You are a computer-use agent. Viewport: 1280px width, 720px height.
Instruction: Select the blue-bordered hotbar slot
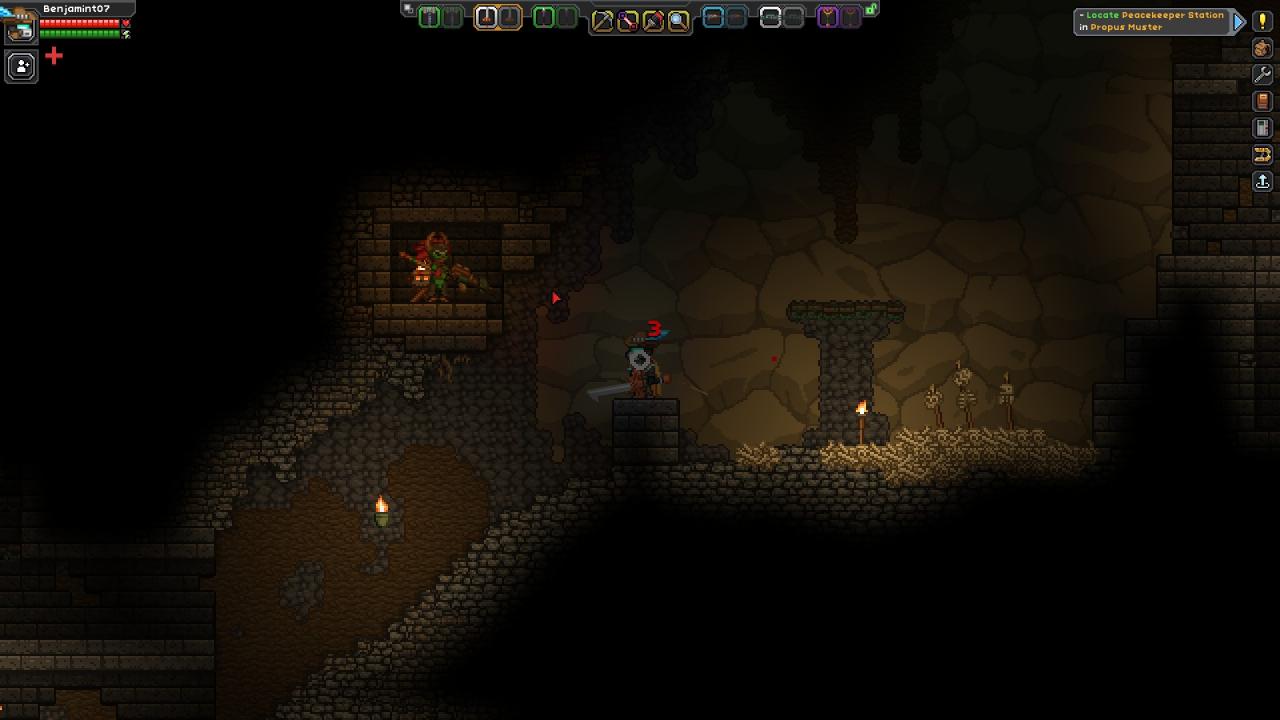pos(713,17)
